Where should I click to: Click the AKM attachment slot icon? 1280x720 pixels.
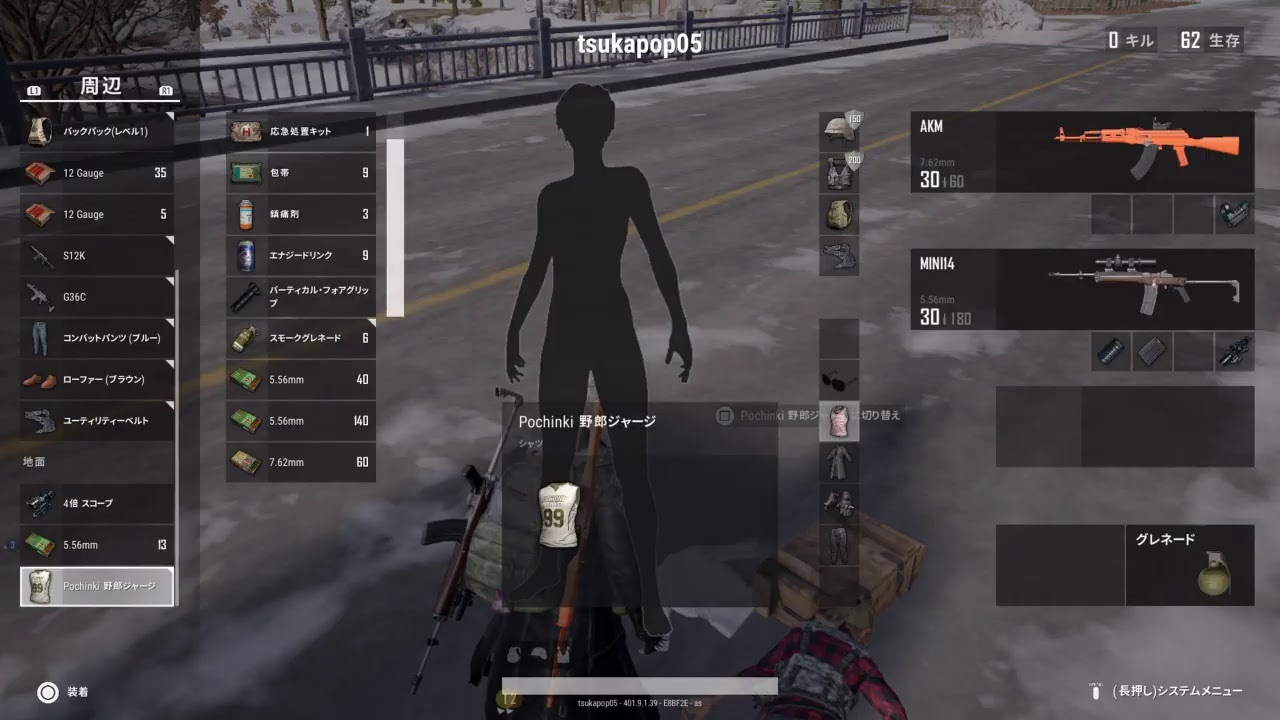click(x=1234, y=213)
